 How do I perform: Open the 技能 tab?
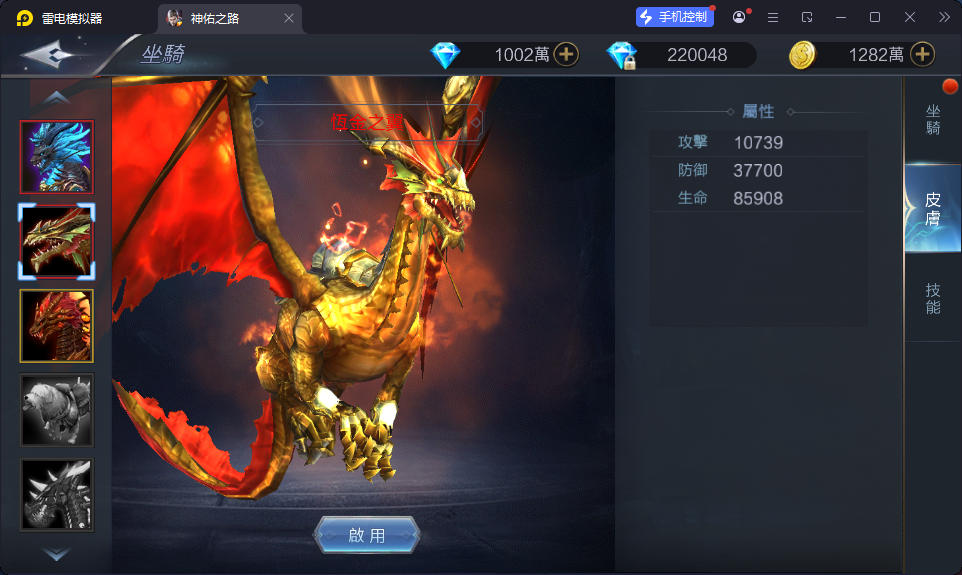[x=932, y=298]
